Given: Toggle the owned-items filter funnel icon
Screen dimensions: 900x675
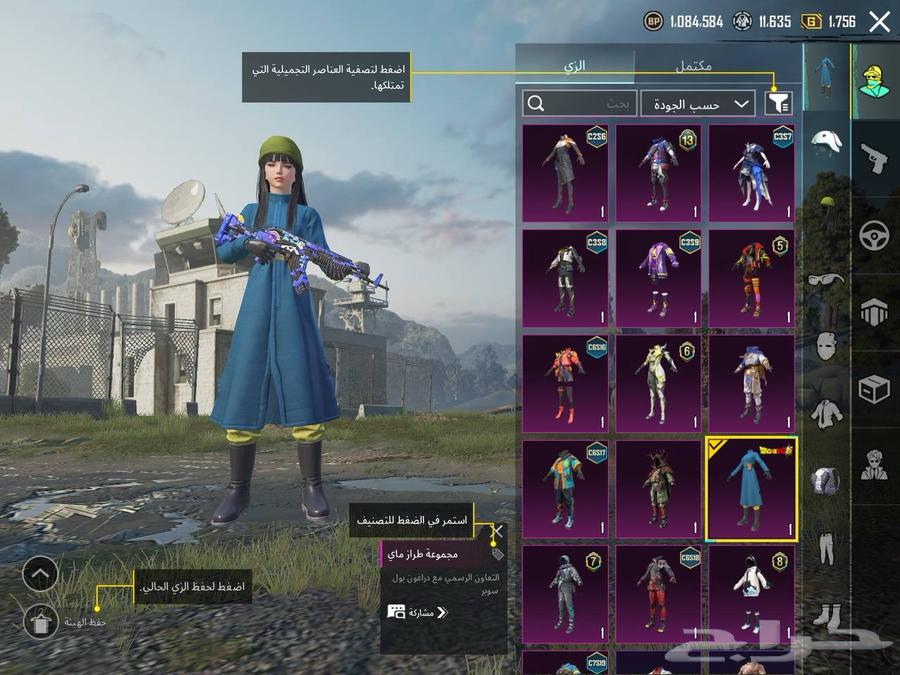Looking at the screenshot, I should pyautogui.click(x=778, y=103).
